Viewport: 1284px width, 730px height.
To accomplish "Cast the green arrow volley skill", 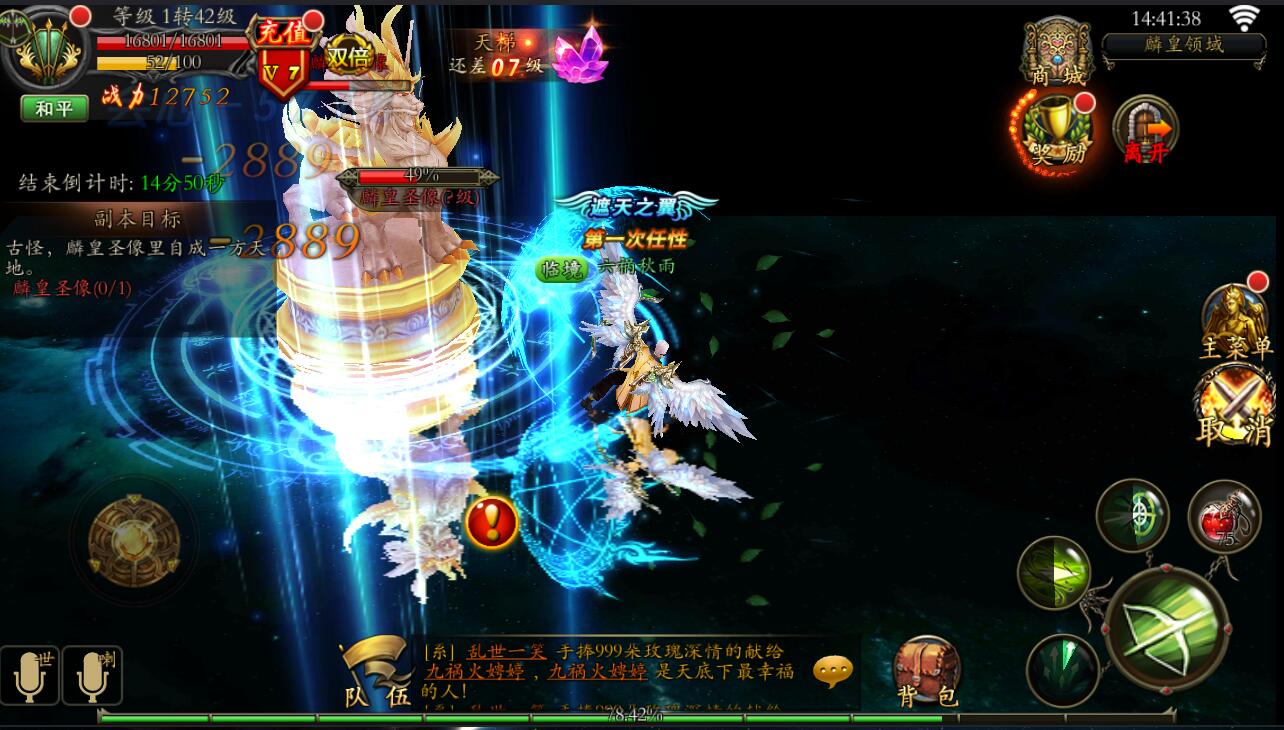I will pos(1054,572).
